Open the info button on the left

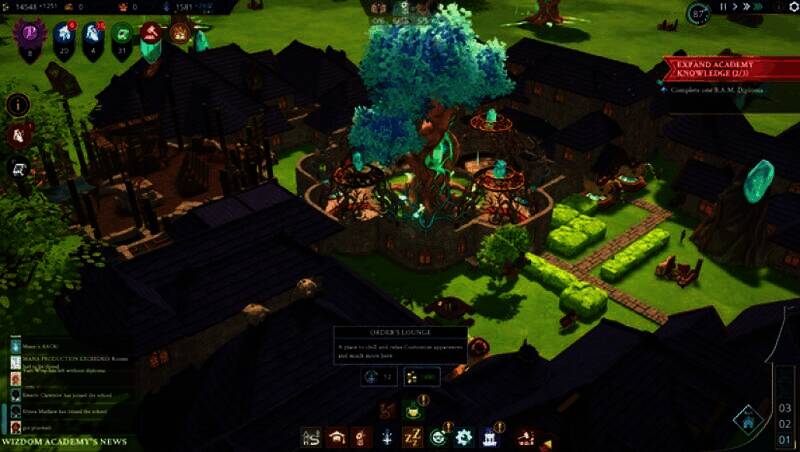point(17,104)
